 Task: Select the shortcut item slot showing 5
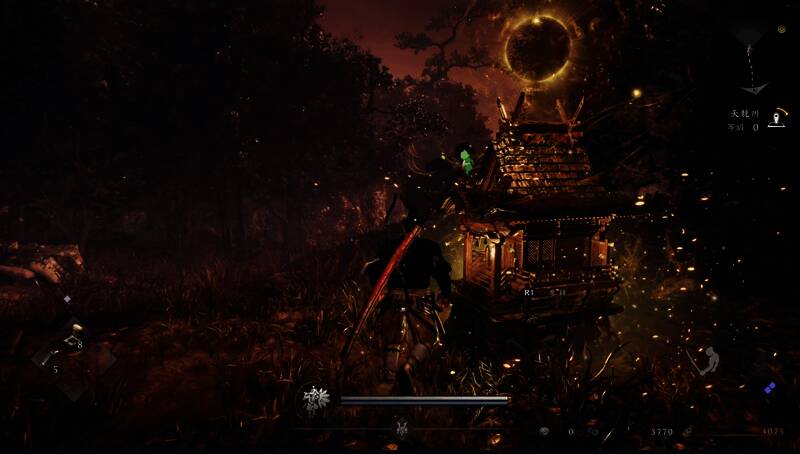coord(50,356)
